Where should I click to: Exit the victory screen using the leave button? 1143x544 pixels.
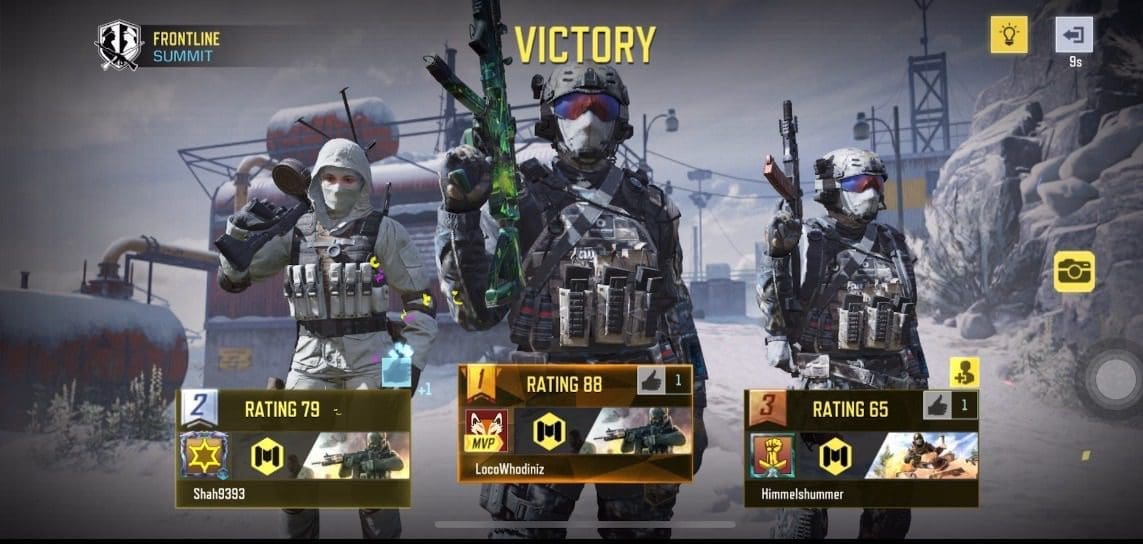click(1074, 35)
